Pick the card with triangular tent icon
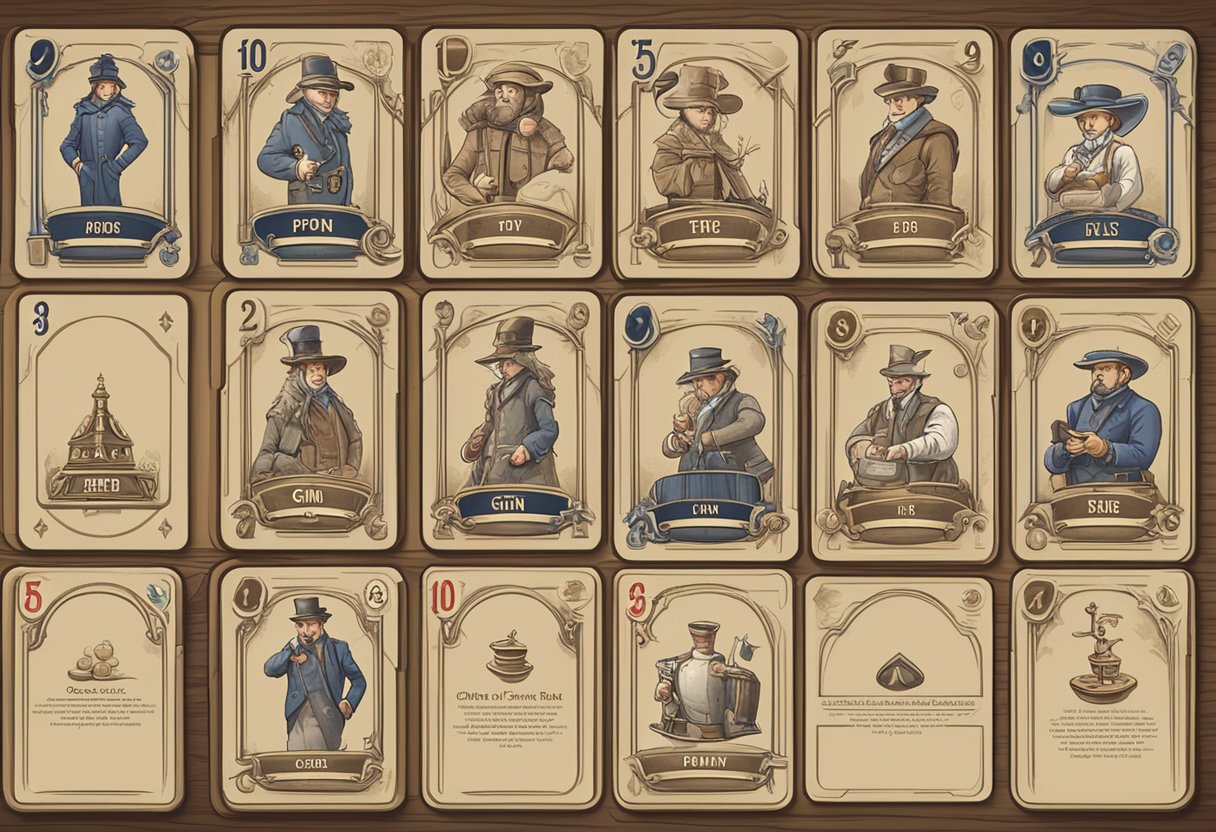This screenshot has height=832, width=1216. click(x=899, y=688)
